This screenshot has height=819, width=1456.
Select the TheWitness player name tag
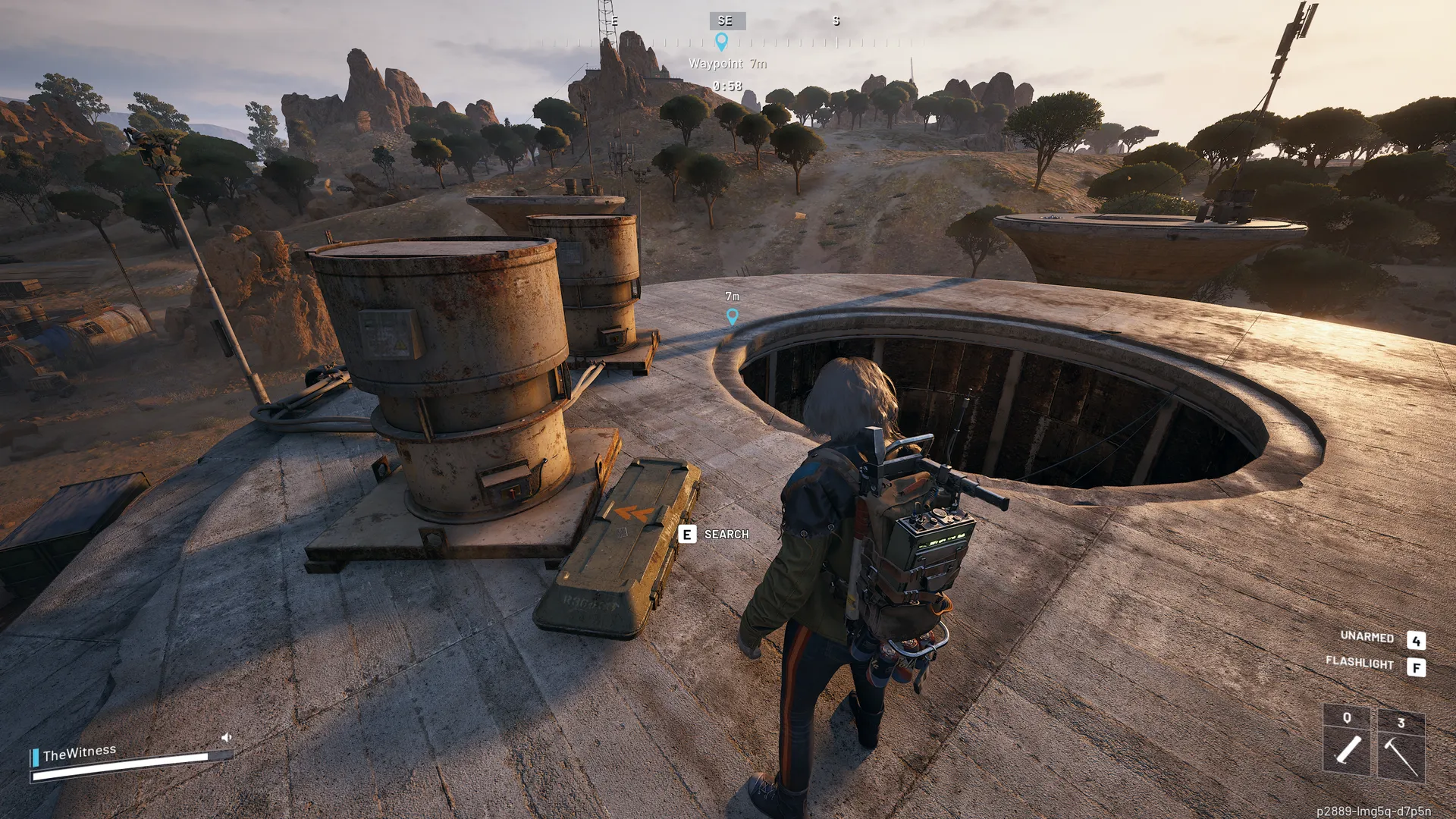(x=80, y=753)
